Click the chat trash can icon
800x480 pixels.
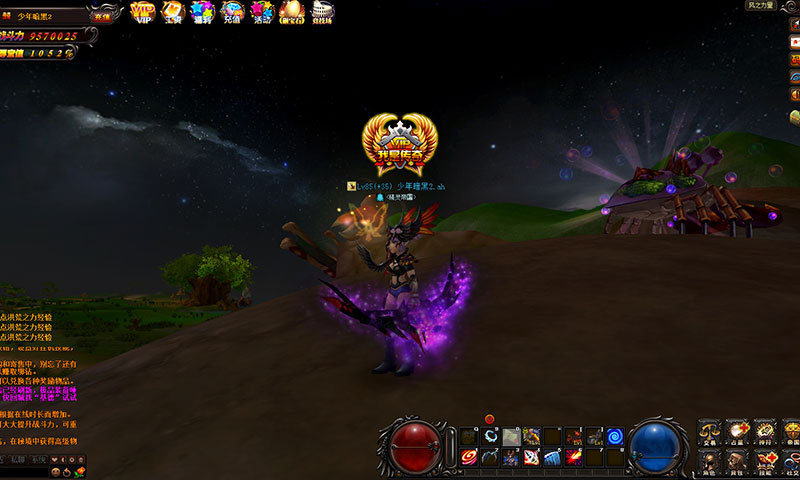[x=81, y=458]
